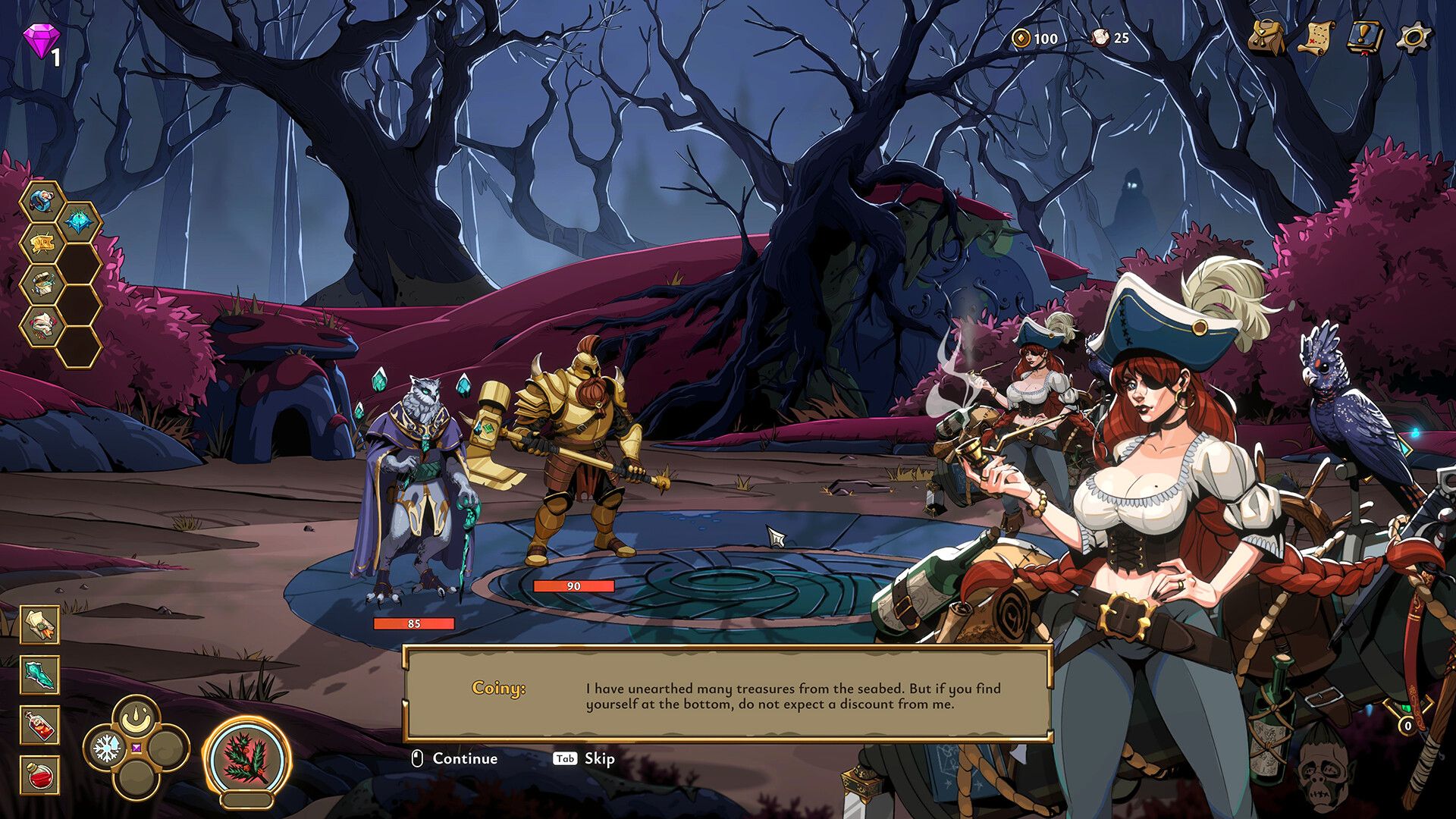1456x819 pixels.
Task: Select the golden VIP ticket relic
Action: 42,243
